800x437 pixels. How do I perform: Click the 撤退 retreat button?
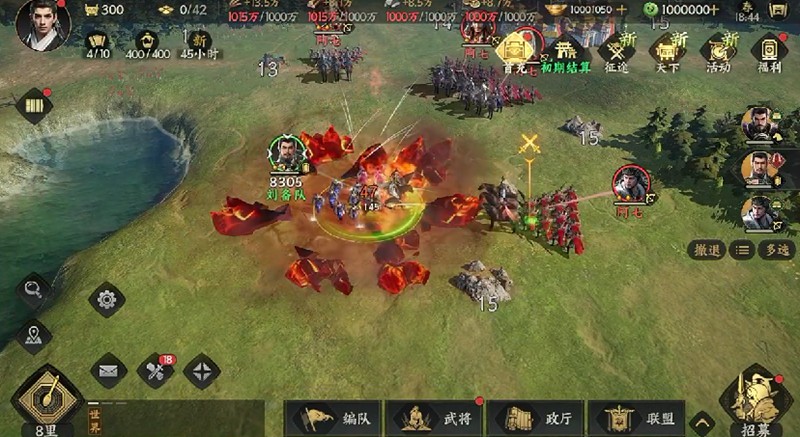707,250
